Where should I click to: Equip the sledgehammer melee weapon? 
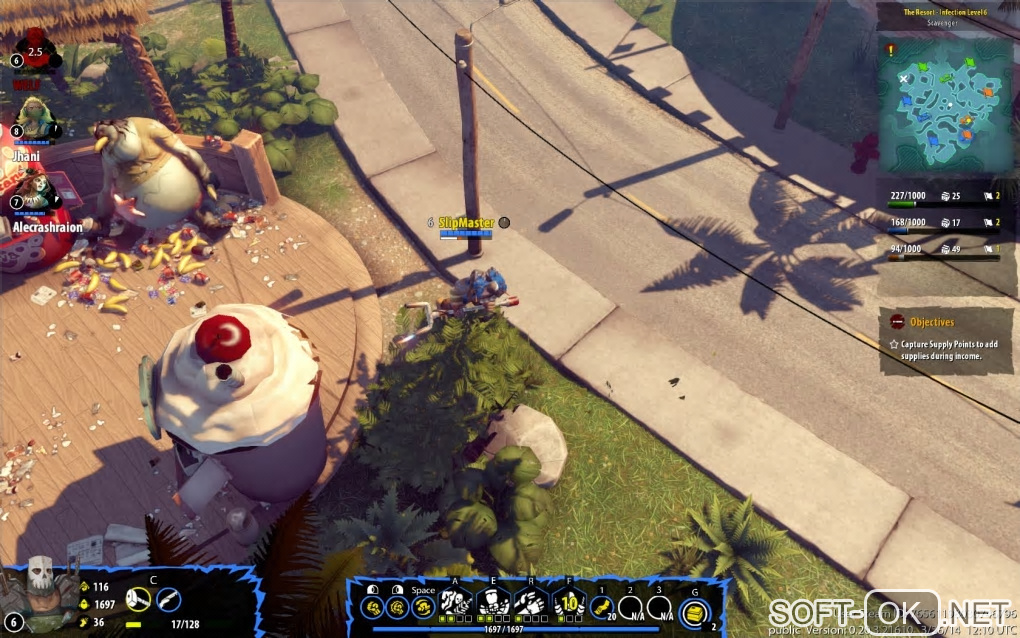[139, 599]
